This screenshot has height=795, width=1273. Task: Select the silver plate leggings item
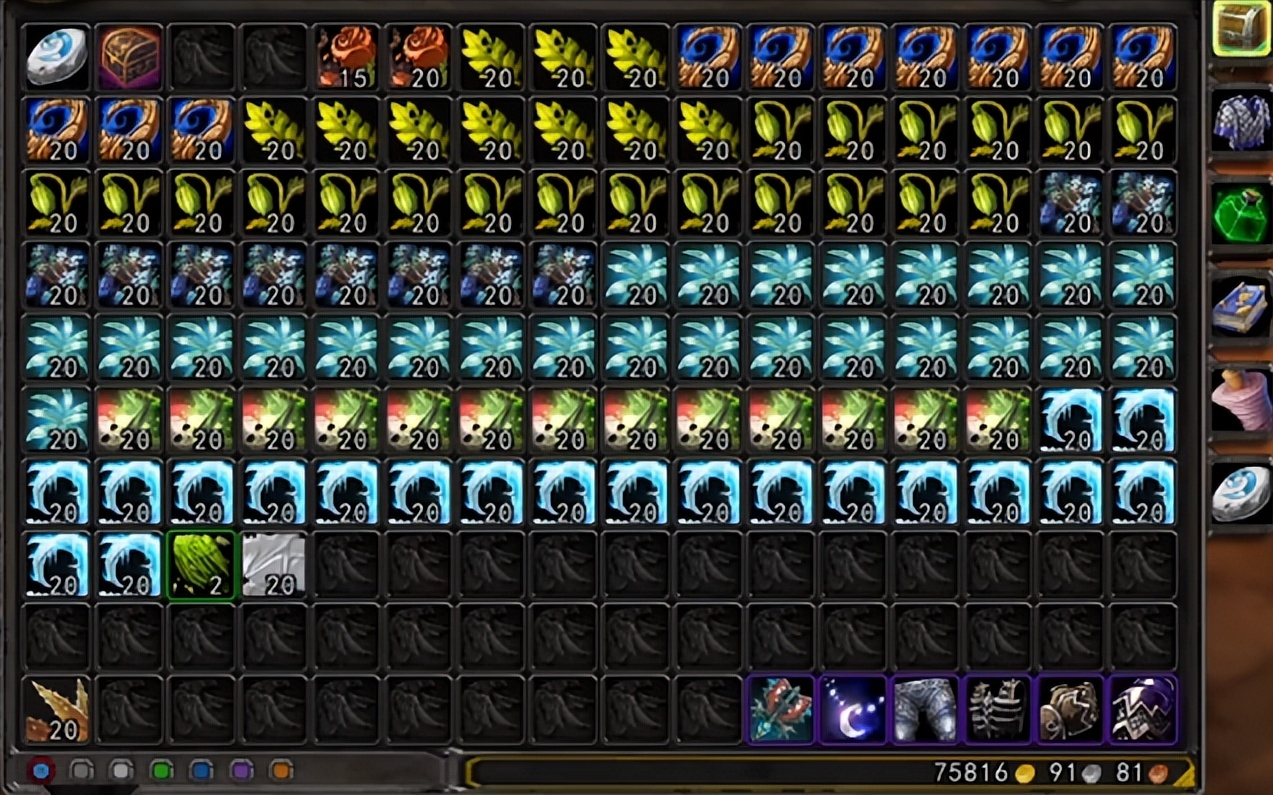[925, 710]
